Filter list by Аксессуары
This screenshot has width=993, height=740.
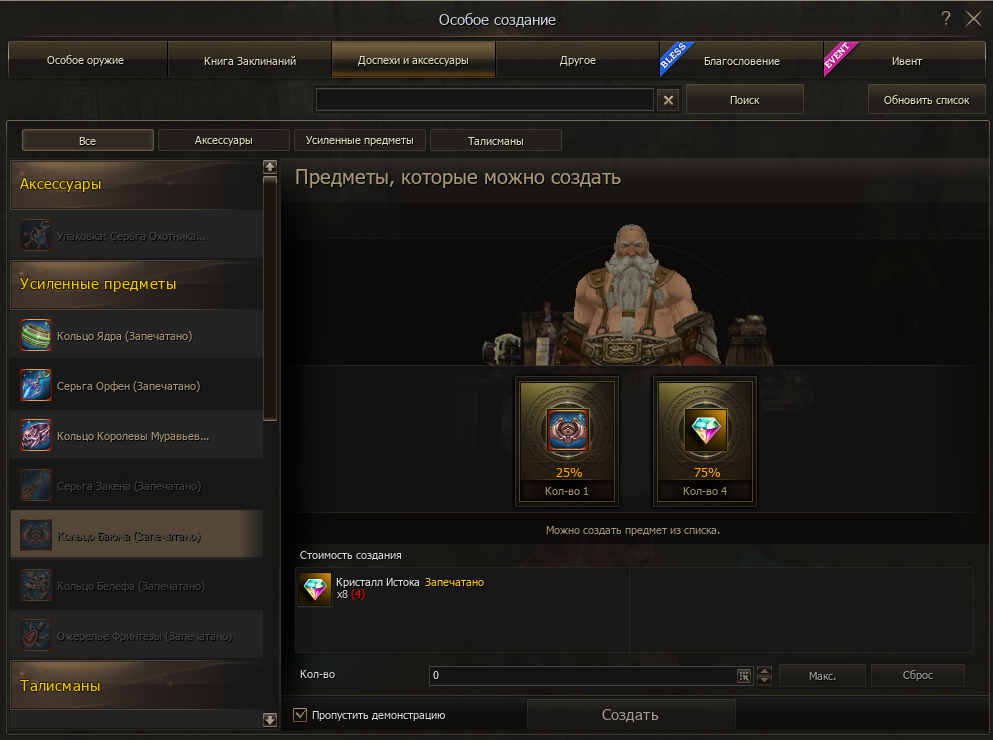click(x=223, y=141)
